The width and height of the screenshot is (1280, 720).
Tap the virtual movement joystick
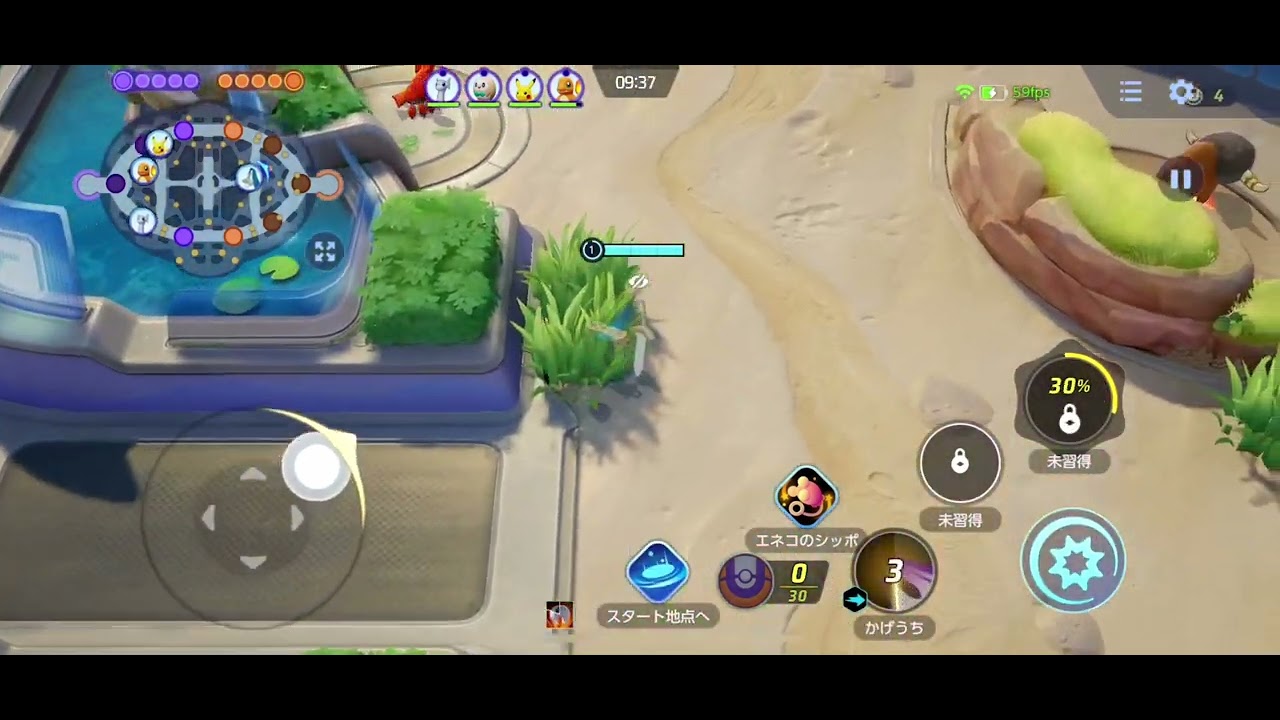[x=253, y=518]
